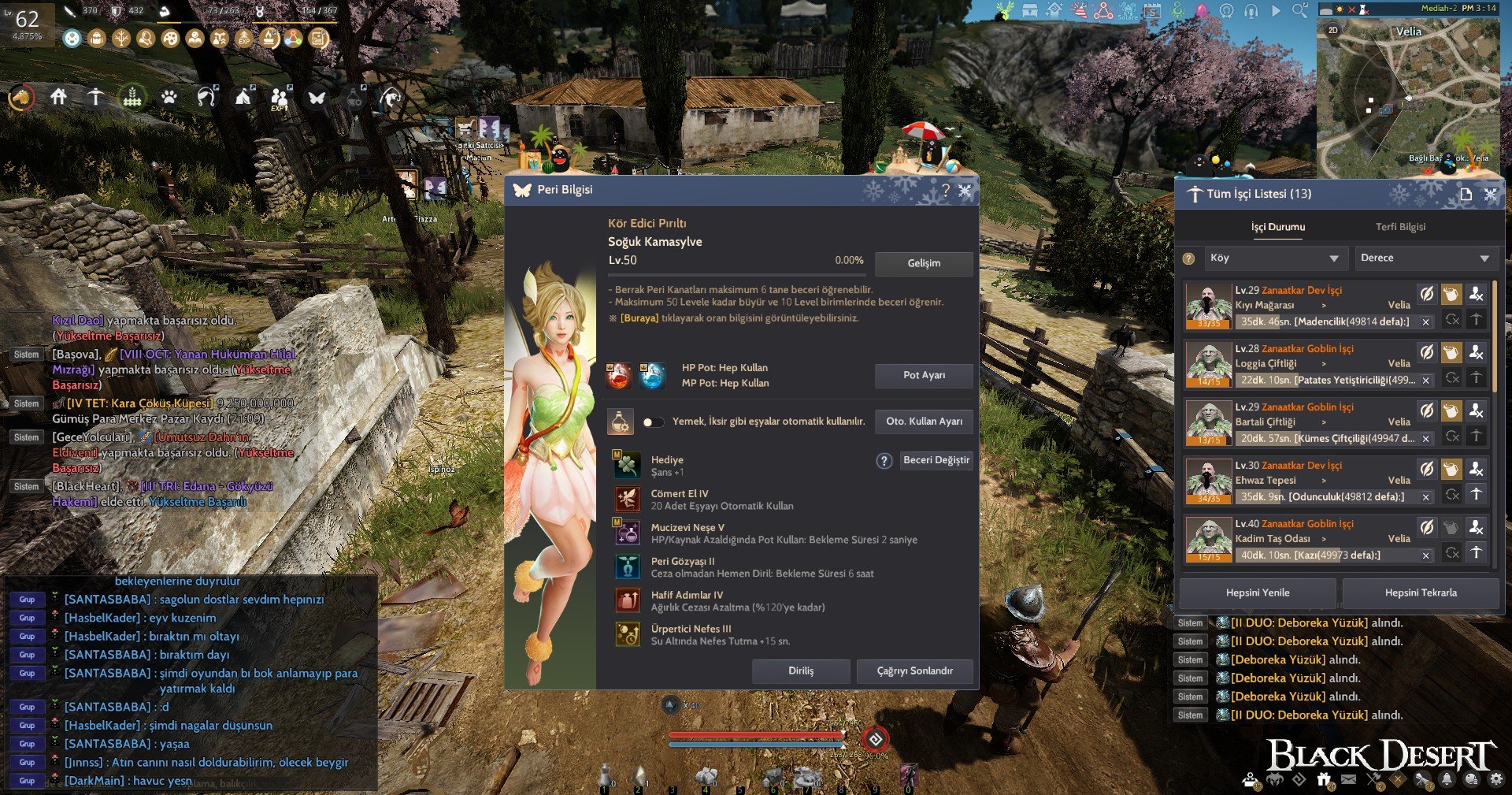The height and width of the screenshot is (795, 1512).
Task: Click the Hepsini Tekrarla button
Action: click(x=1421, y=593)
